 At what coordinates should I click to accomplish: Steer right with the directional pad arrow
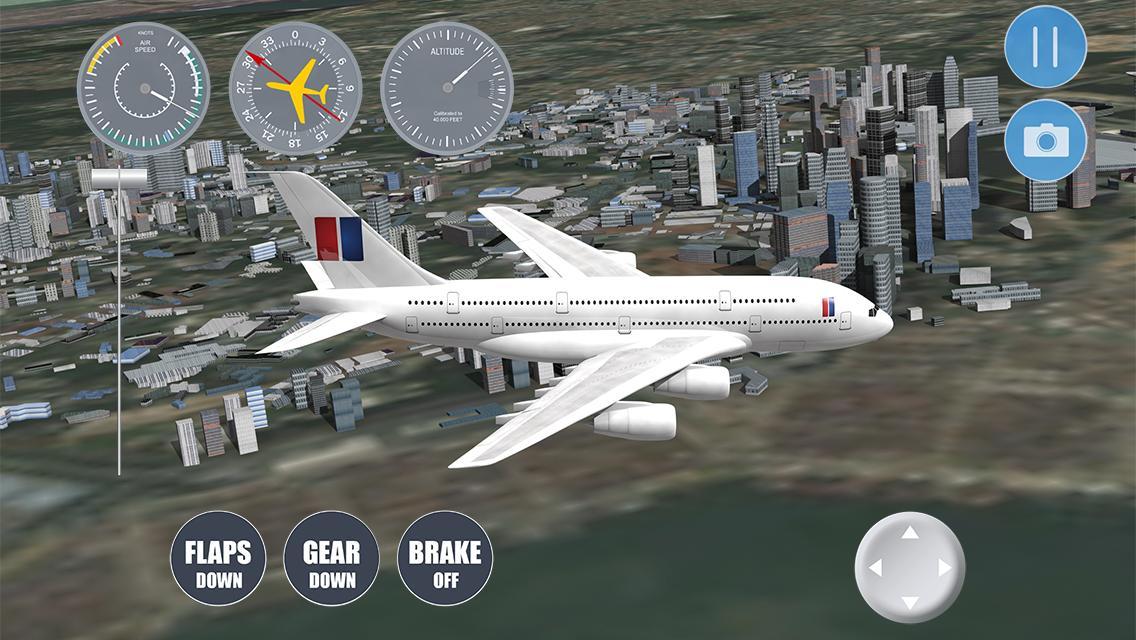tap(944, 568)
